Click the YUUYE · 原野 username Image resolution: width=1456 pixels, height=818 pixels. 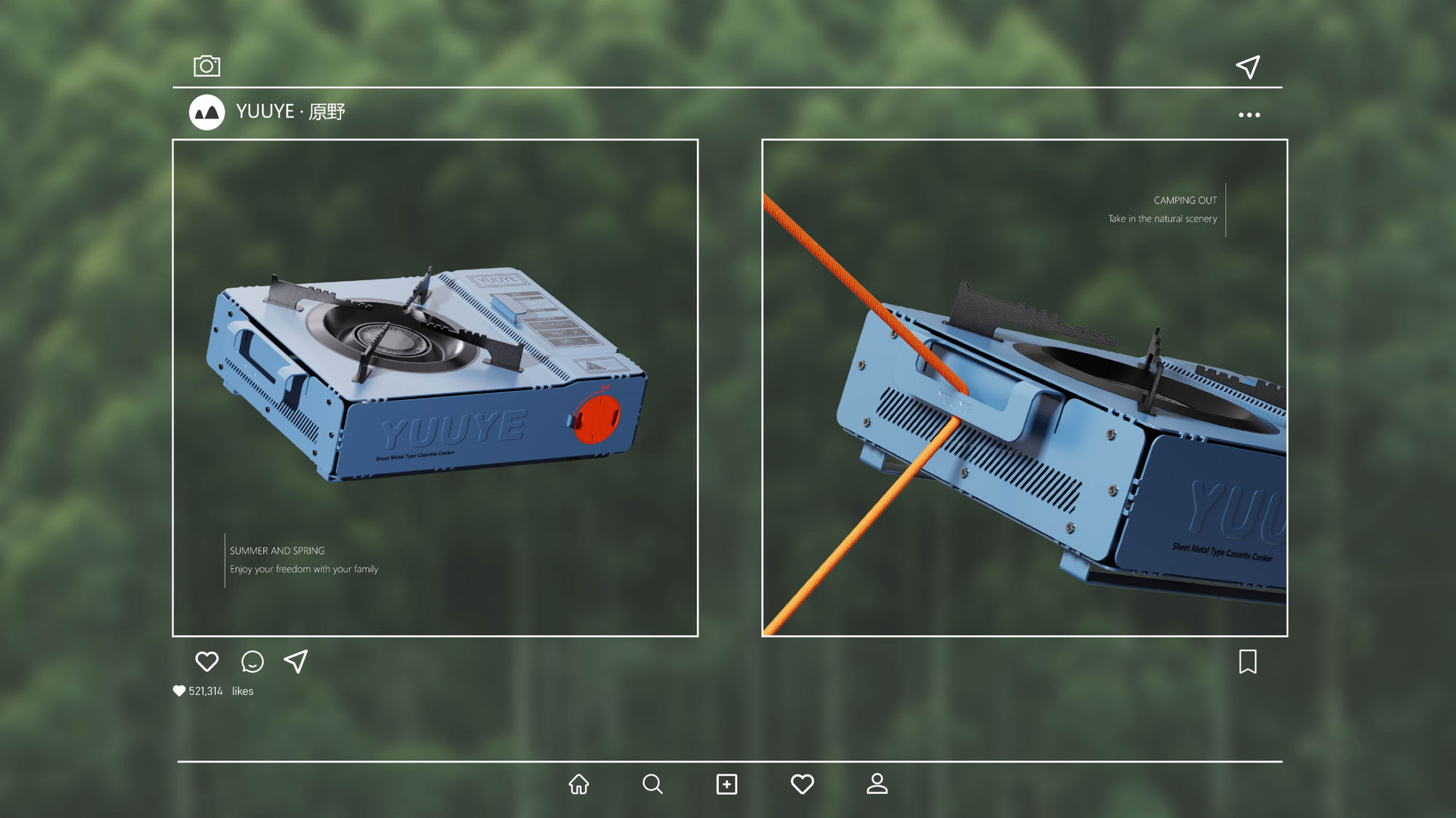[290, 112]
